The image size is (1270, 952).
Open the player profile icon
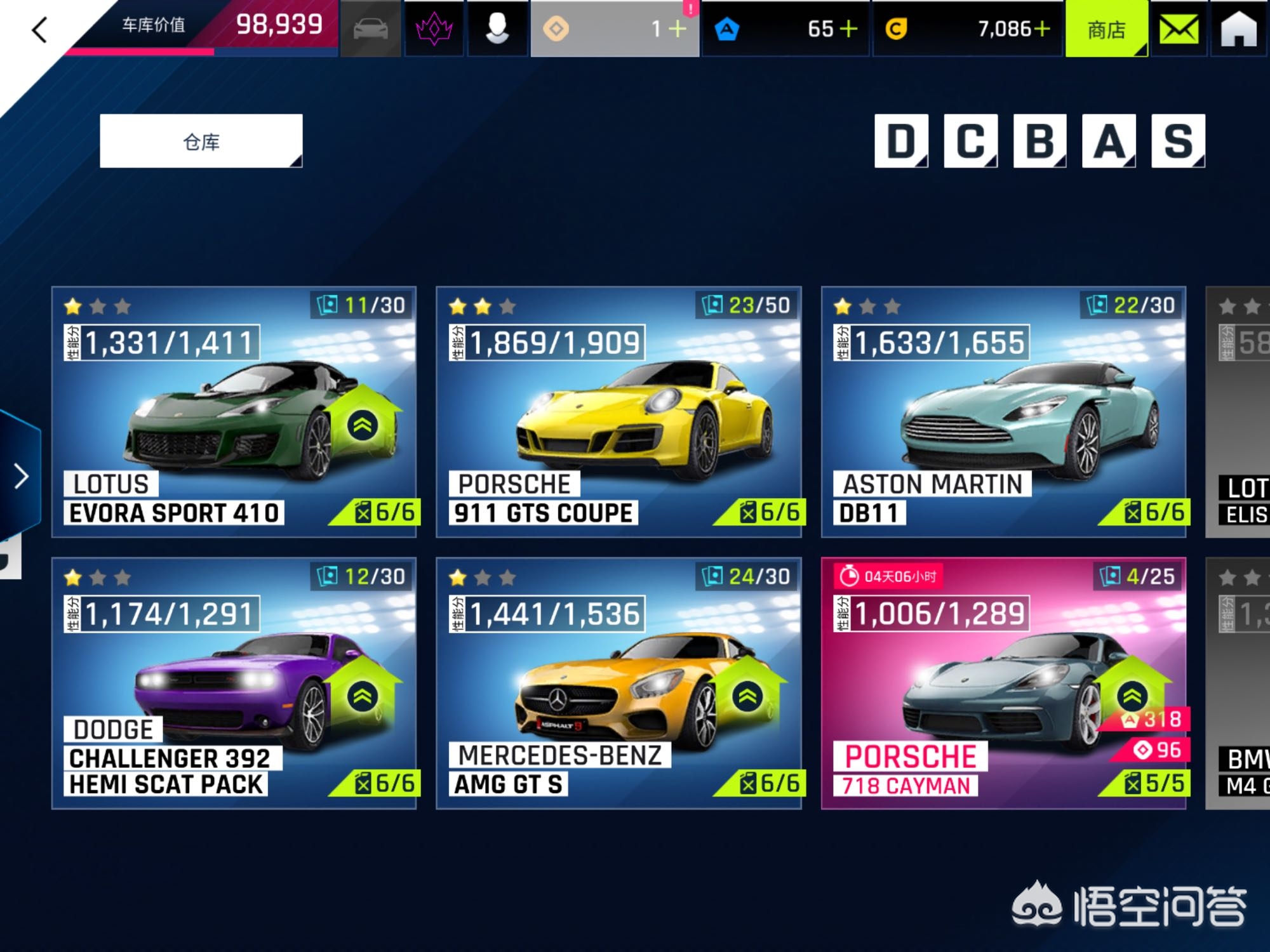[x=497, y=29]
